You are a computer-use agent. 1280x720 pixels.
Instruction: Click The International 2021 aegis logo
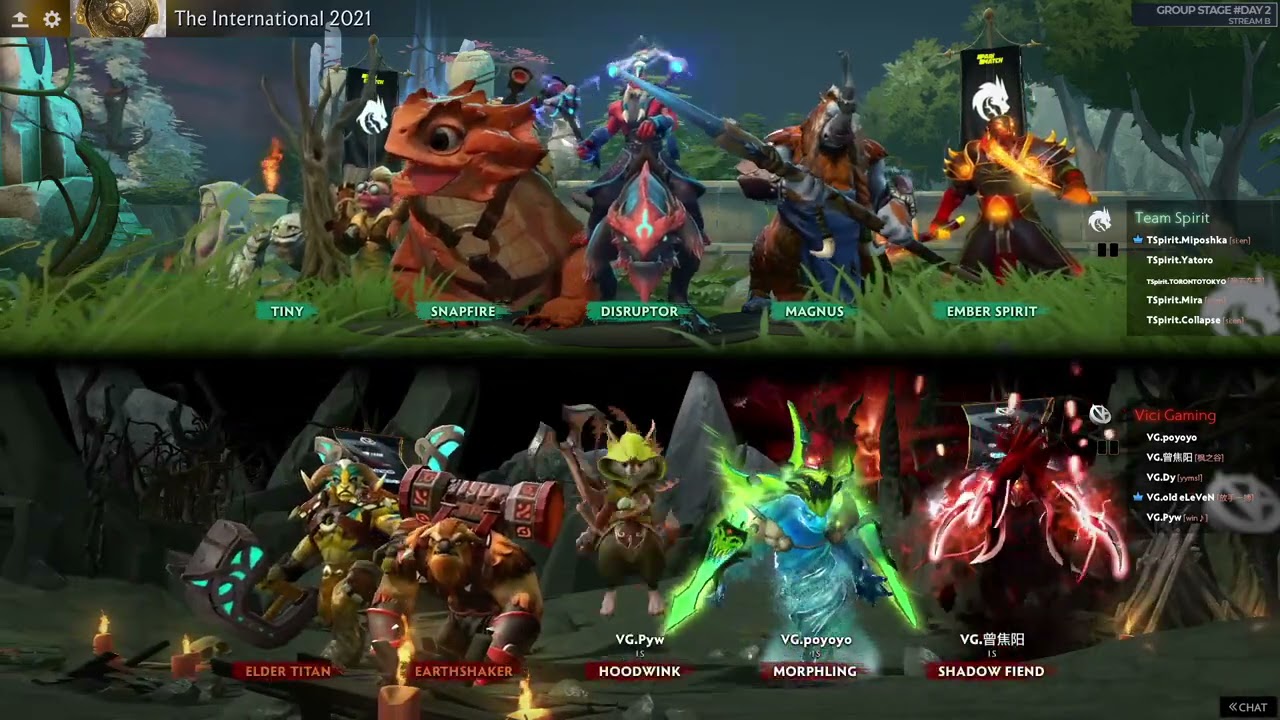point(118,18)
